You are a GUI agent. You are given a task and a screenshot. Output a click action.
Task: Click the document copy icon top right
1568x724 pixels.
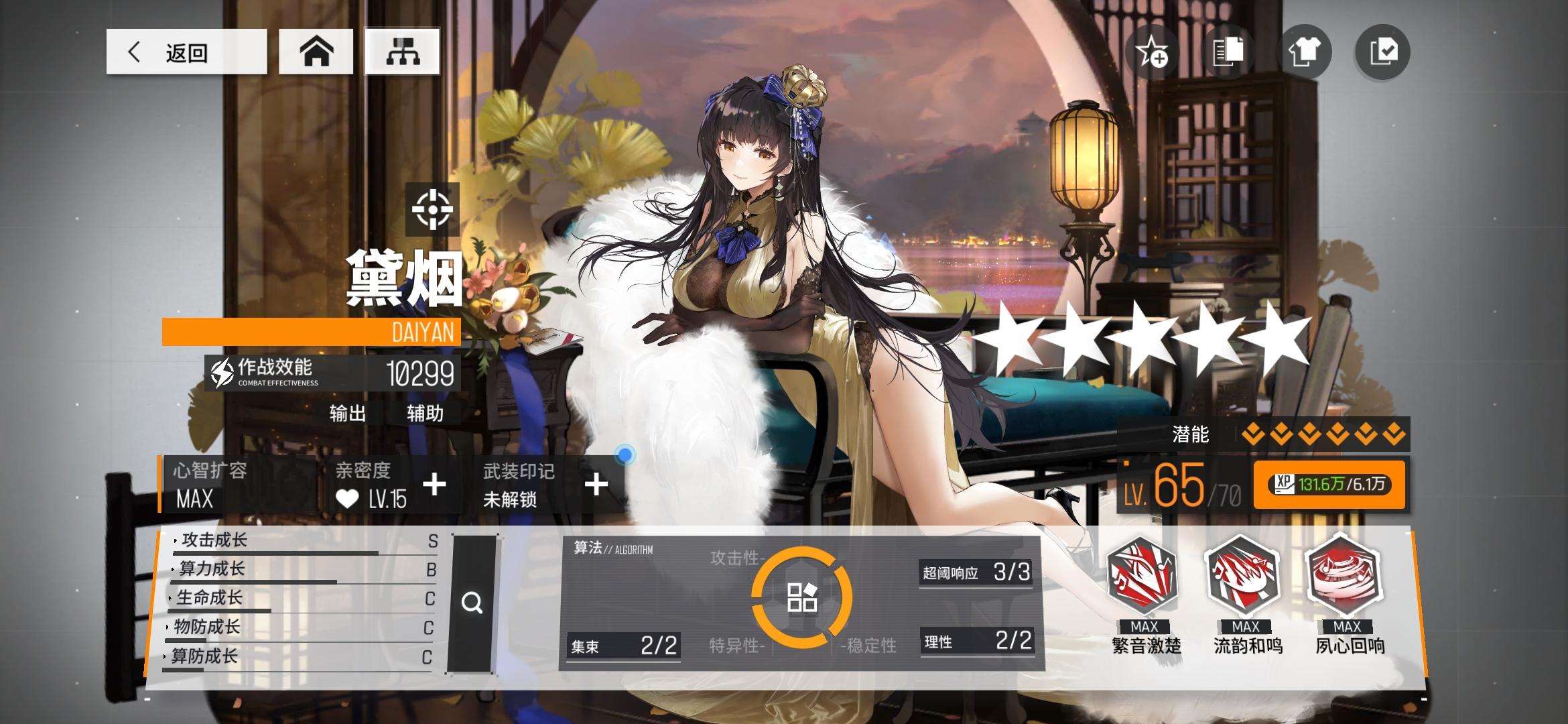(1228, 52)
